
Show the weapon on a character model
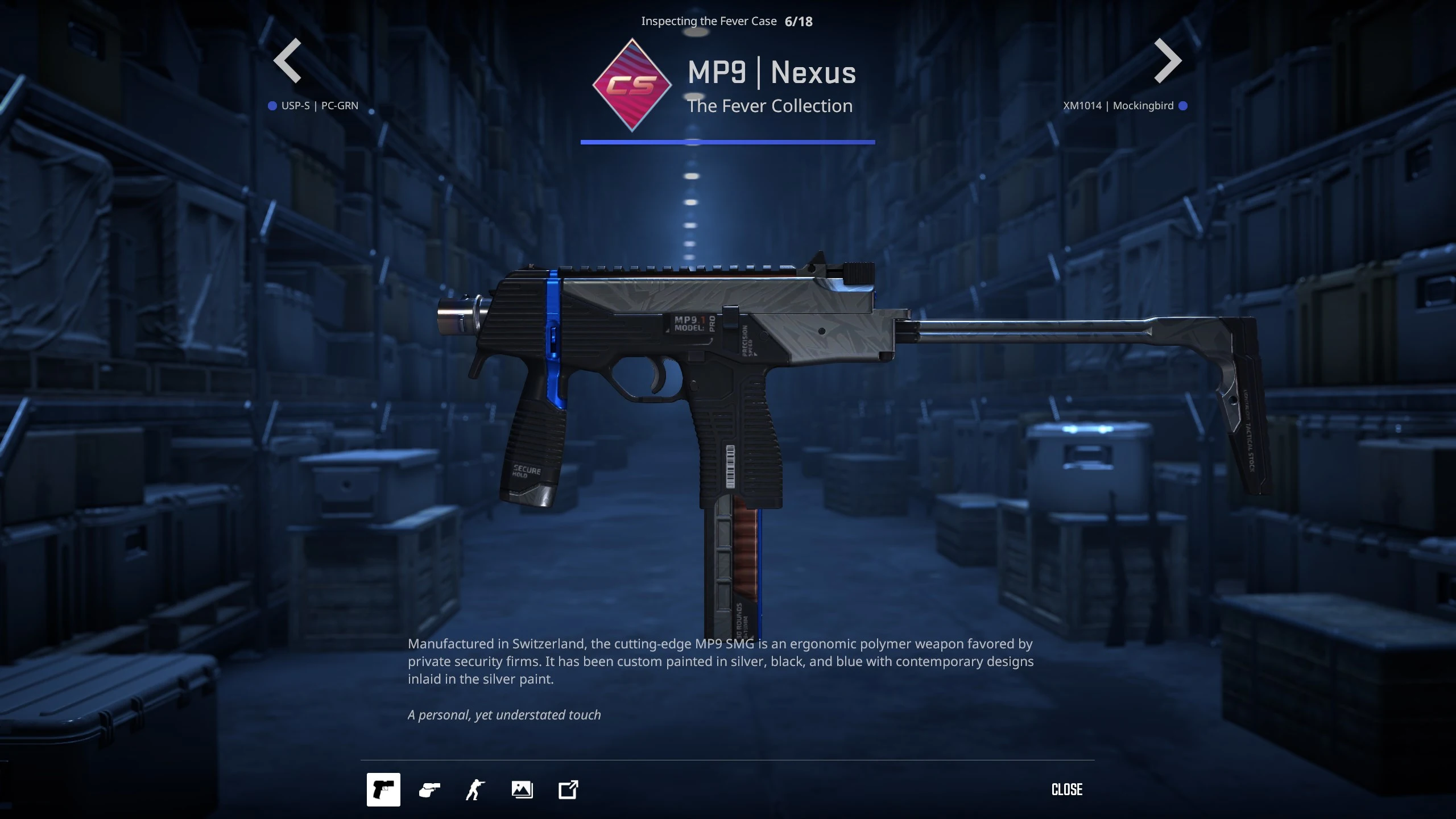click(475, 789)
